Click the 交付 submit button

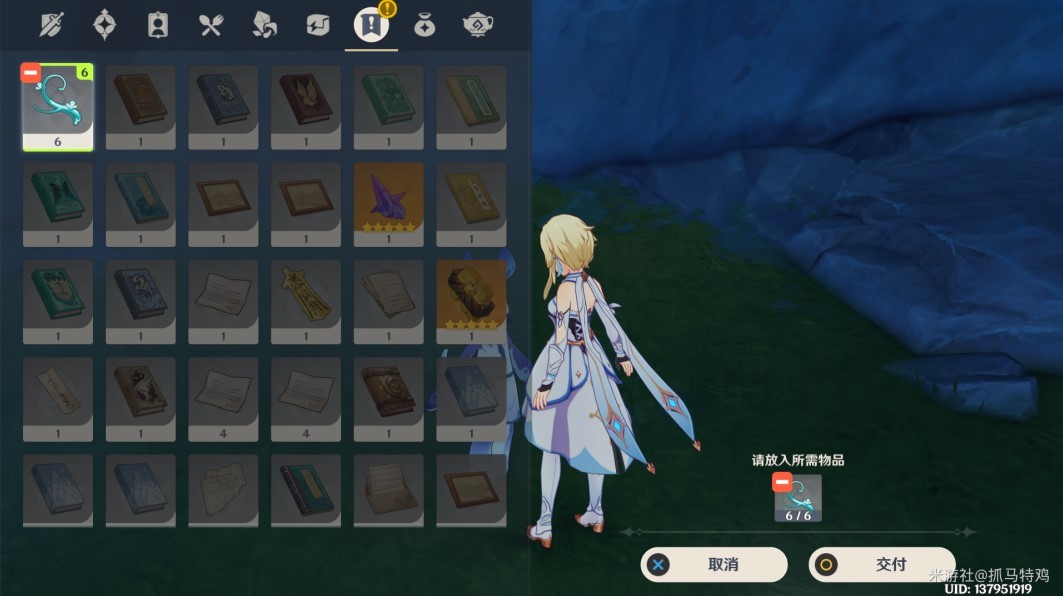coord(882,564)
